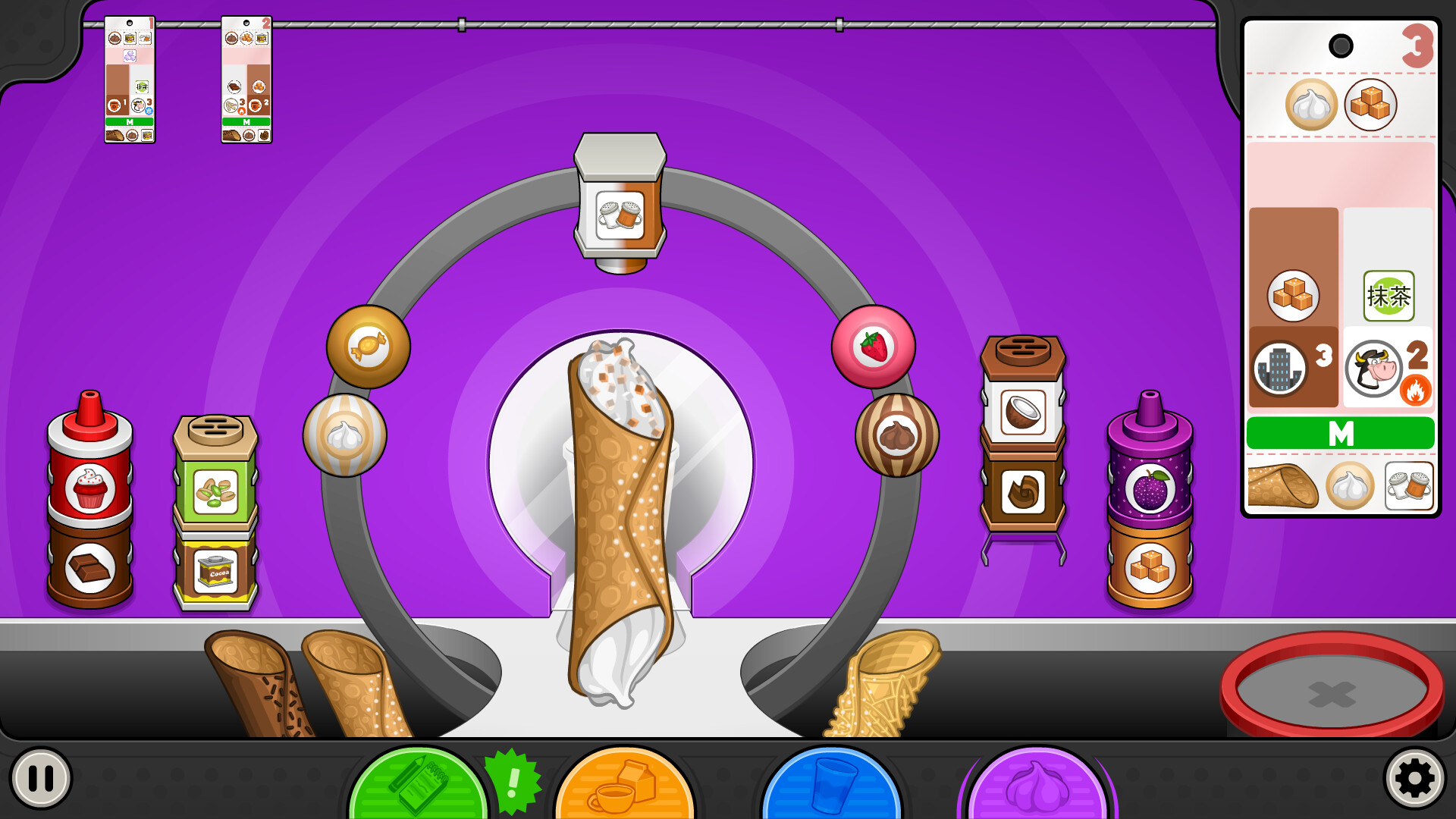Choose the chocolate swirl cream ball
1456x819 pixels.
pyautogui.click(x=897, y=435)
